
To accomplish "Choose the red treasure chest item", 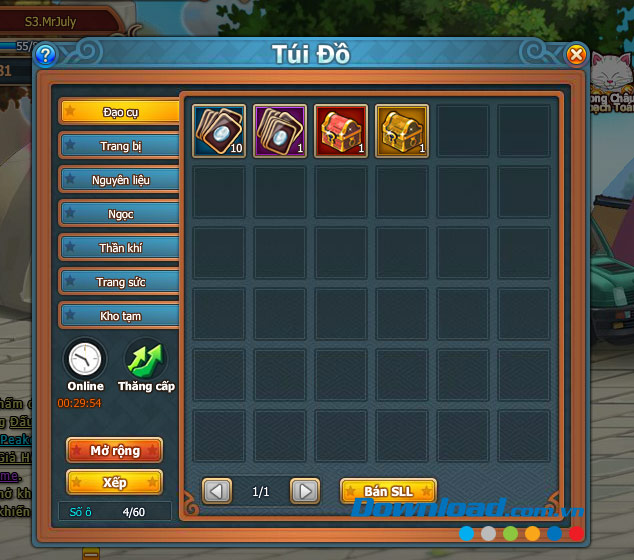I will [341, 131].
